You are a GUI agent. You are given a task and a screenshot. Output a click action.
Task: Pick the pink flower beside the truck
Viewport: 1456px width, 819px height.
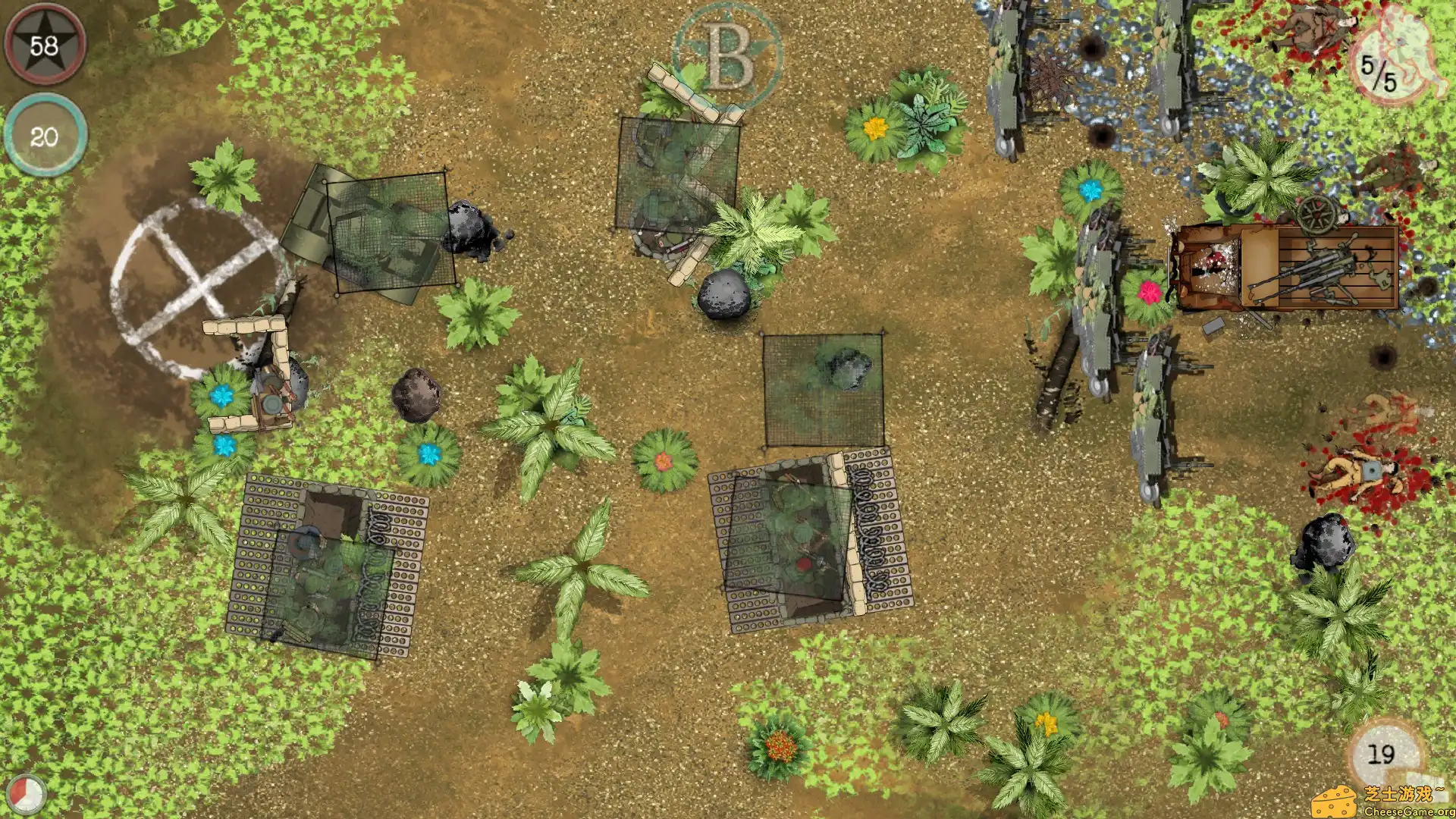point(1150,291)
